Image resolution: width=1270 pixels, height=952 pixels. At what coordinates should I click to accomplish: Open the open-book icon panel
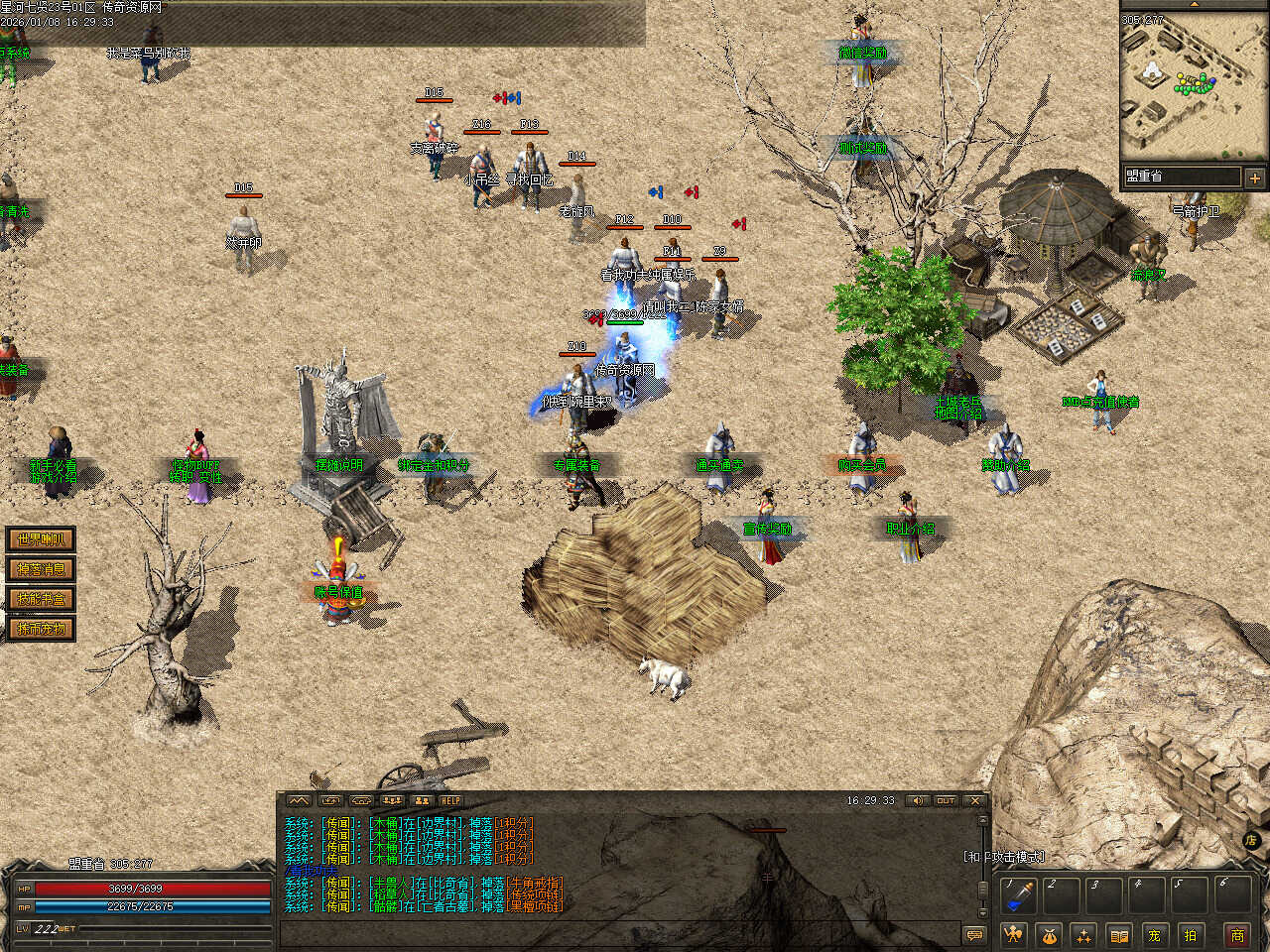(x=1119, y=934)
